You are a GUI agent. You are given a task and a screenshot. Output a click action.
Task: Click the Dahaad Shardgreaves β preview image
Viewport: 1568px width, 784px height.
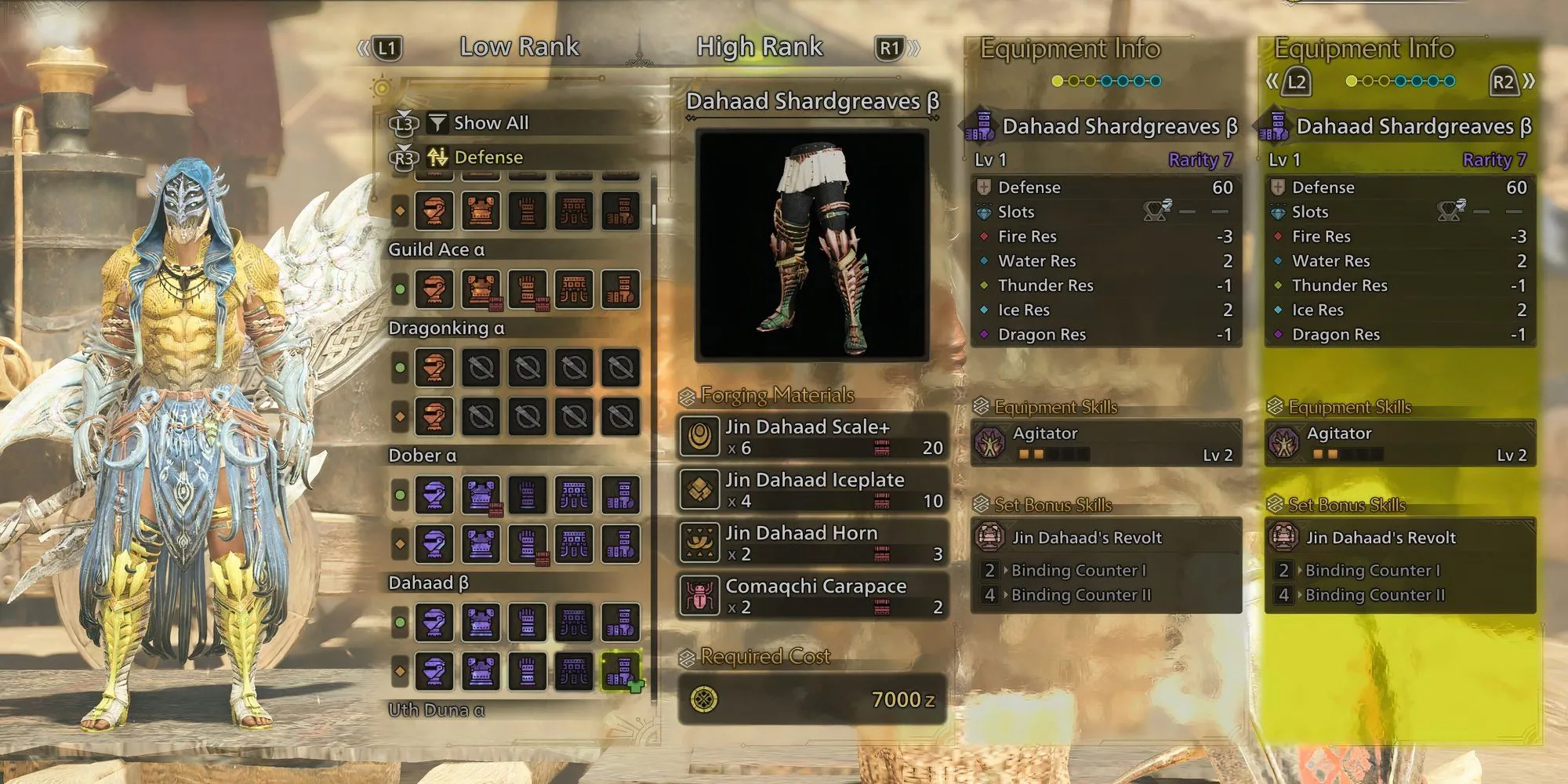[x=812, y=245]
